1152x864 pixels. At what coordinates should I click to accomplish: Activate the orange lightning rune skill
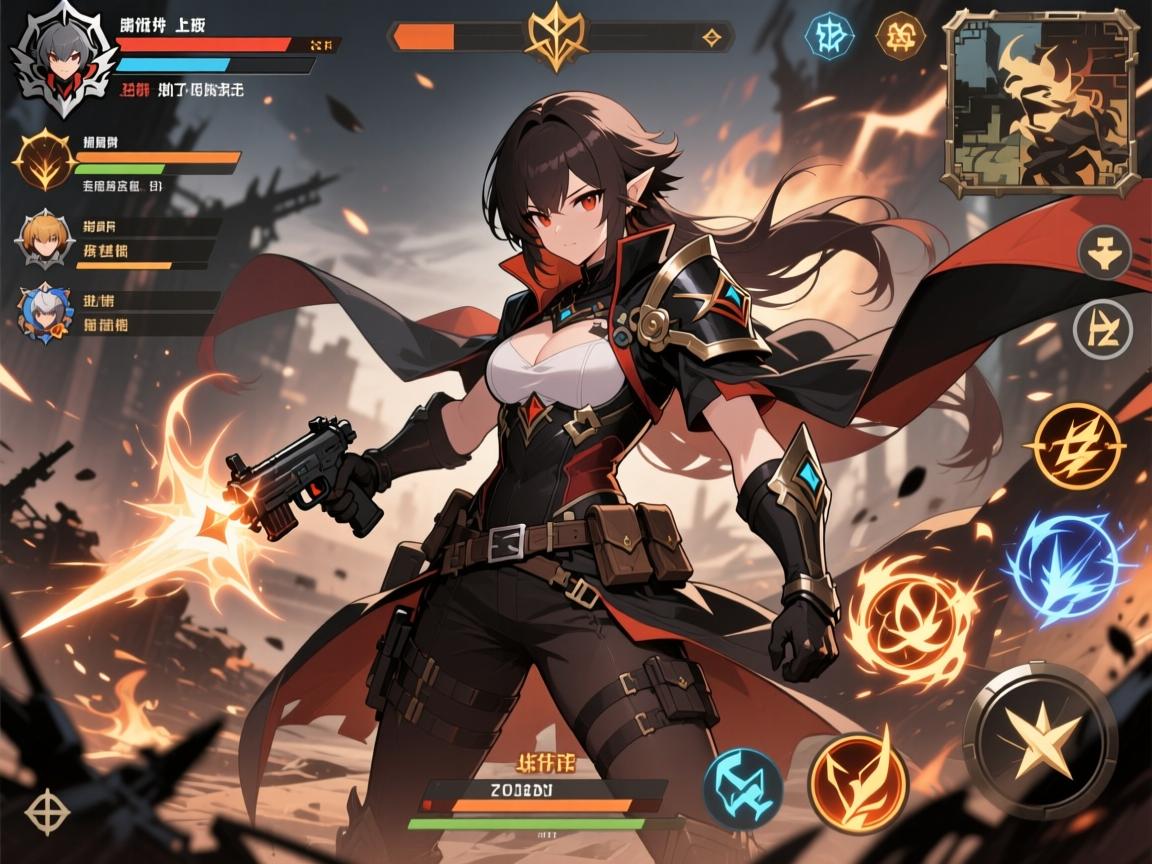[1077, 446]
